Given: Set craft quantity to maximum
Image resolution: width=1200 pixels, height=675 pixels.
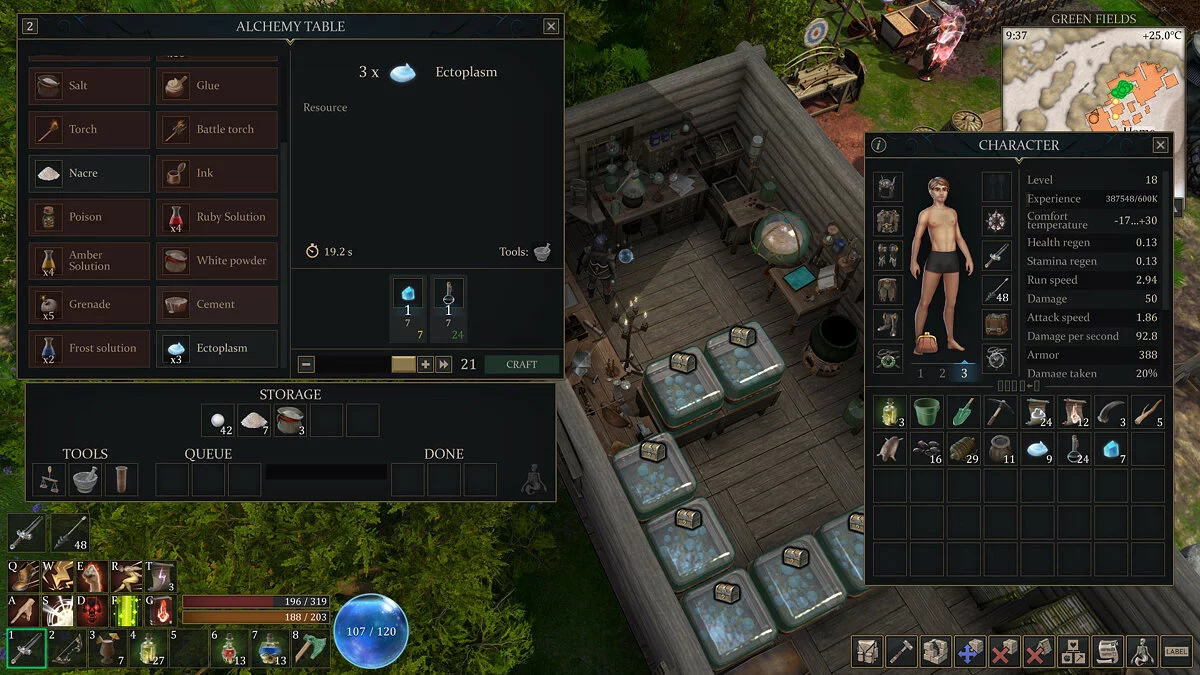Looking at the screenshot, I should (444, 365).
